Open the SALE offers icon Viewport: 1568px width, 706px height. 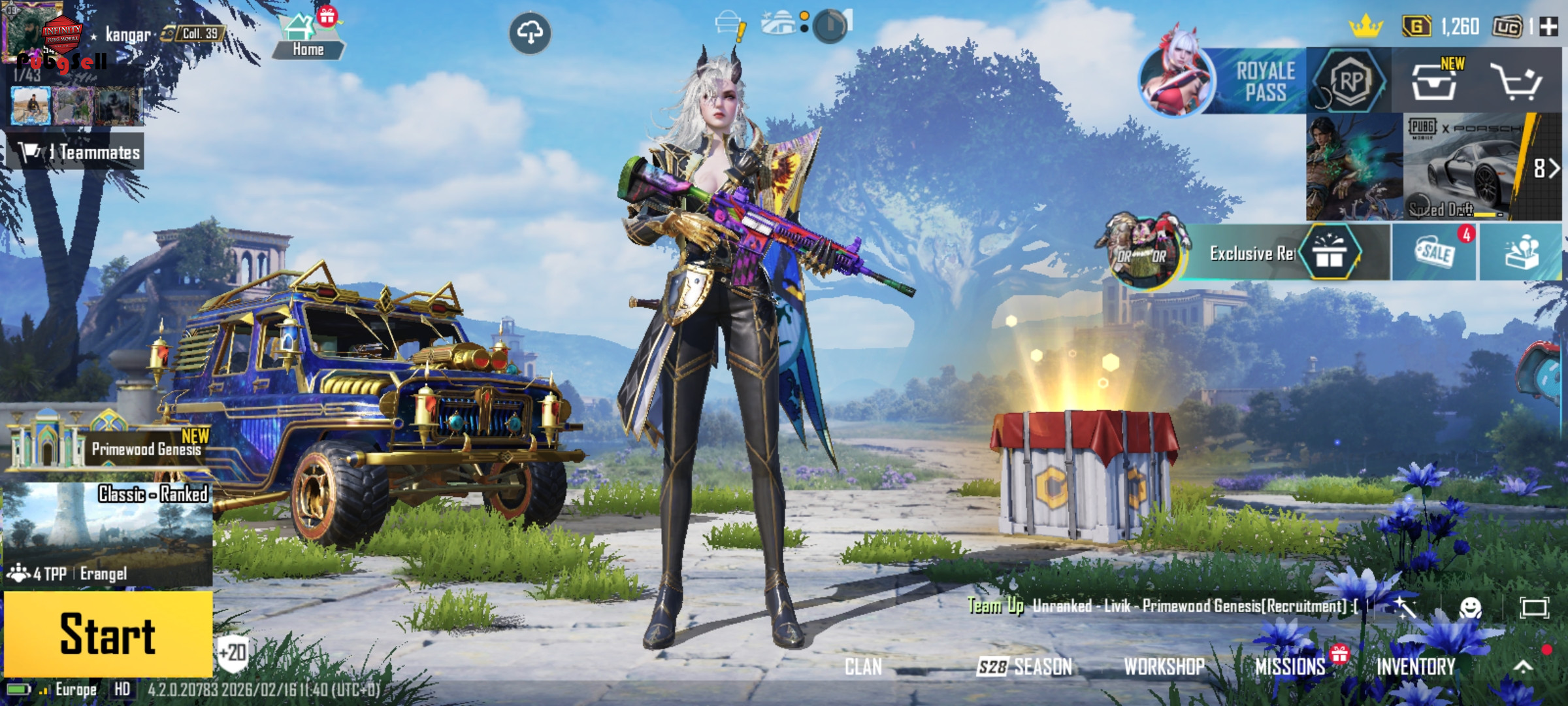1434,252
